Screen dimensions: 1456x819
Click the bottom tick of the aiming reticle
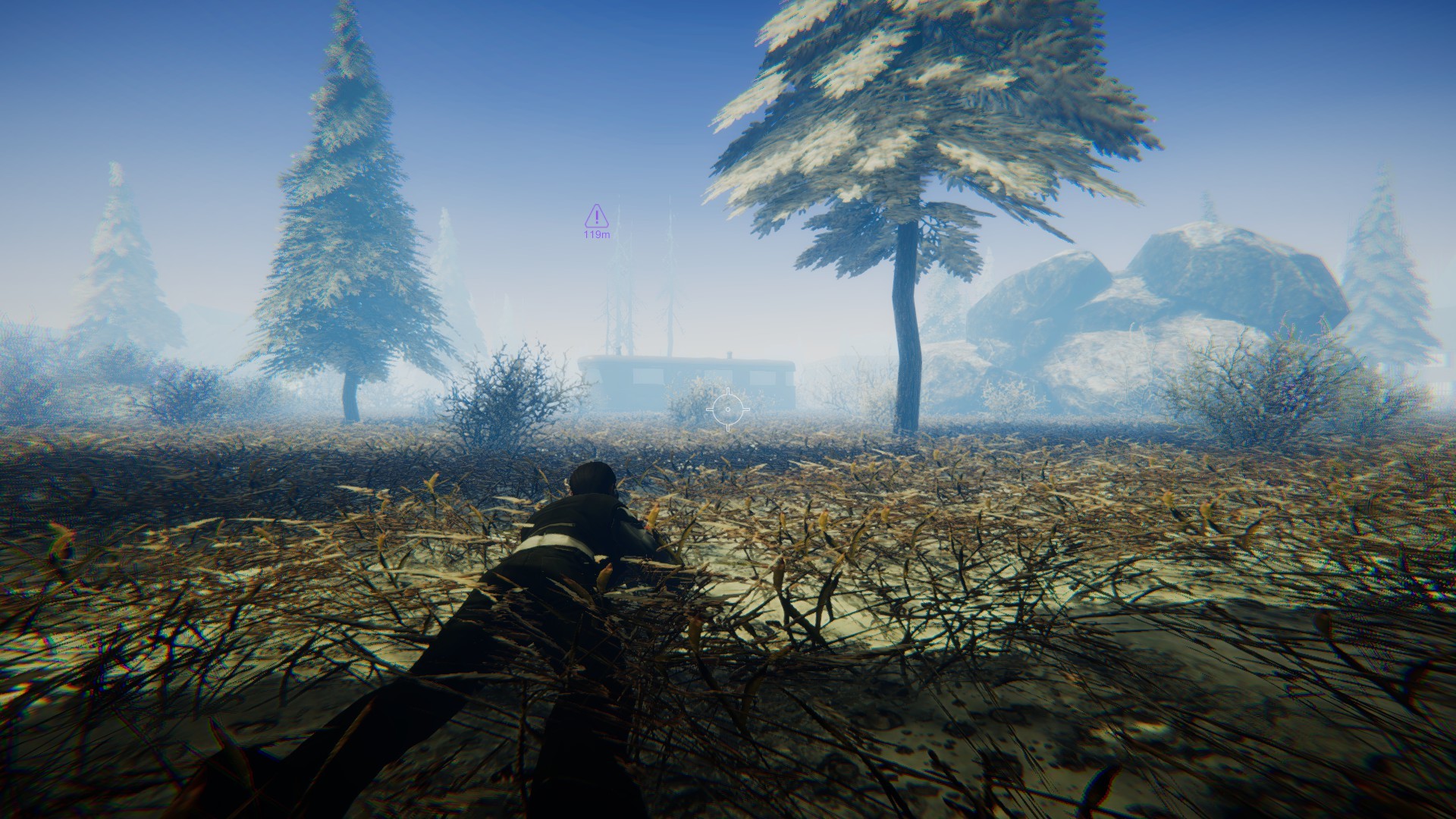[728, 428]
